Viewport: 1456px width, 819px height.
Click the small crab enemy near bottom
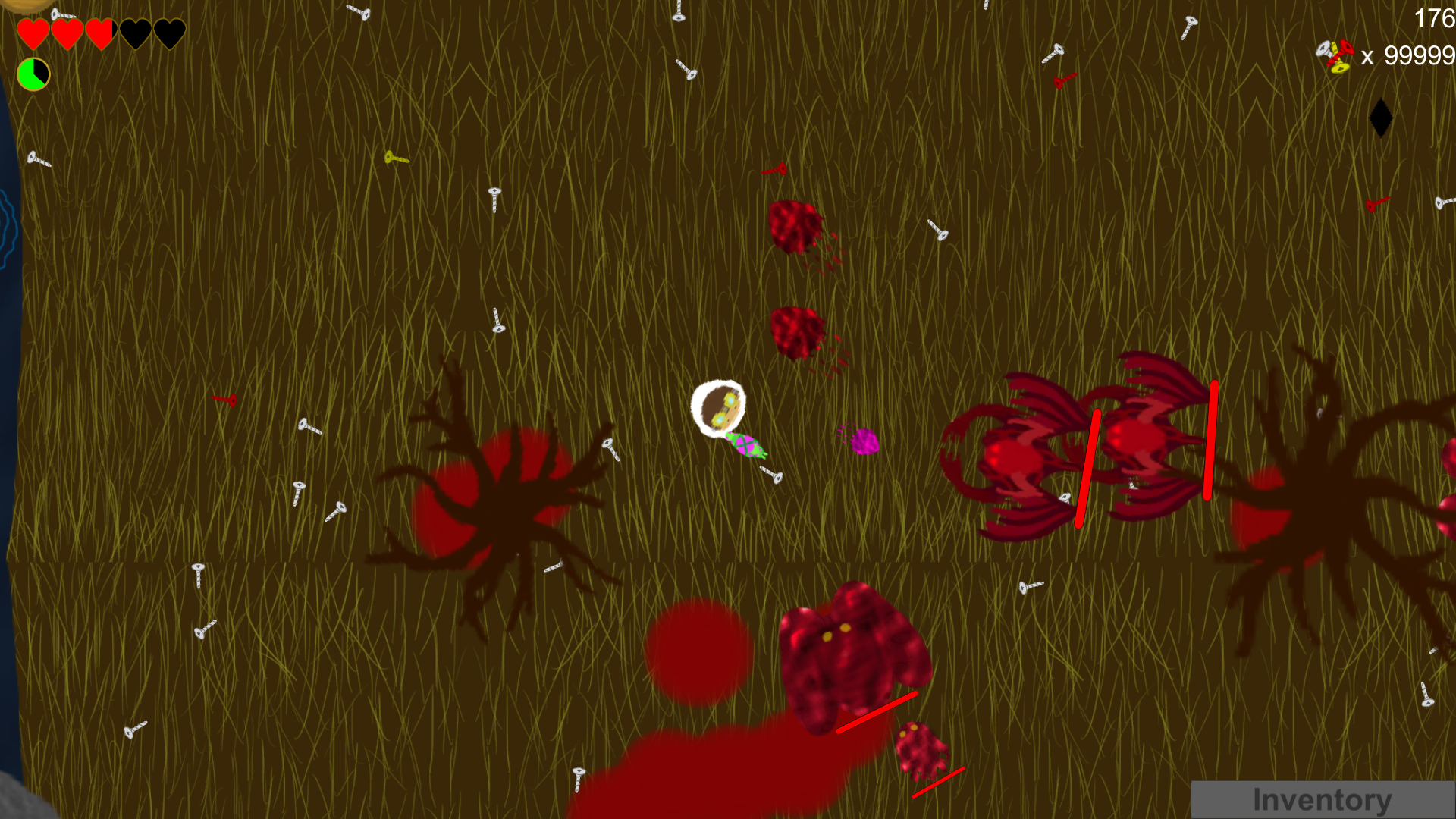[921, 751]
